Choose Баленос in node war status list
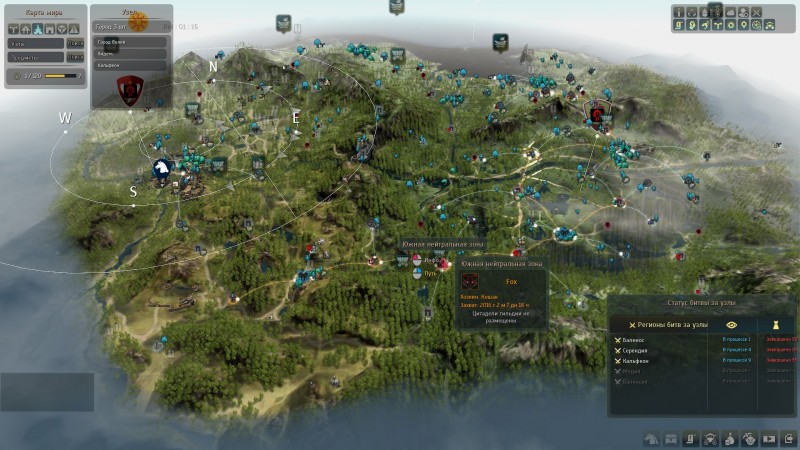The image size is (800, 450). 634,340
